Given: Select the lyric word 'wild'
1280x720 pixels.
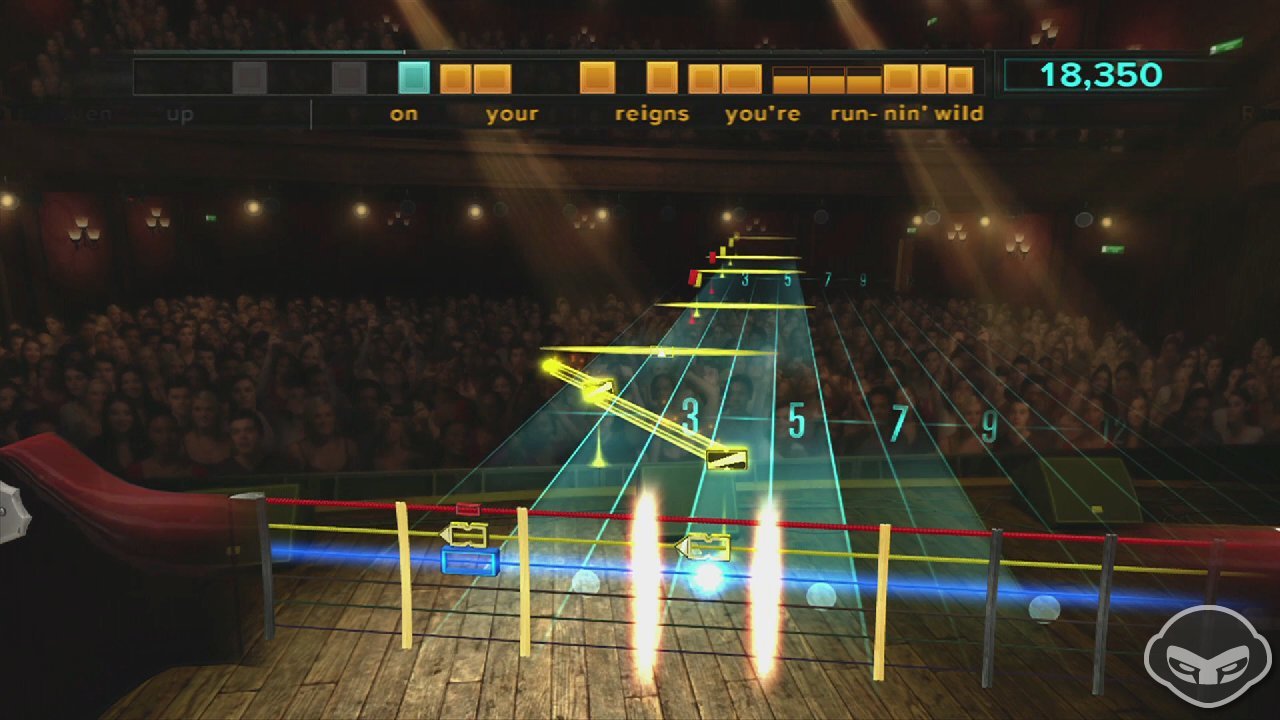Looking at the screenshot, I should [962, 113].
